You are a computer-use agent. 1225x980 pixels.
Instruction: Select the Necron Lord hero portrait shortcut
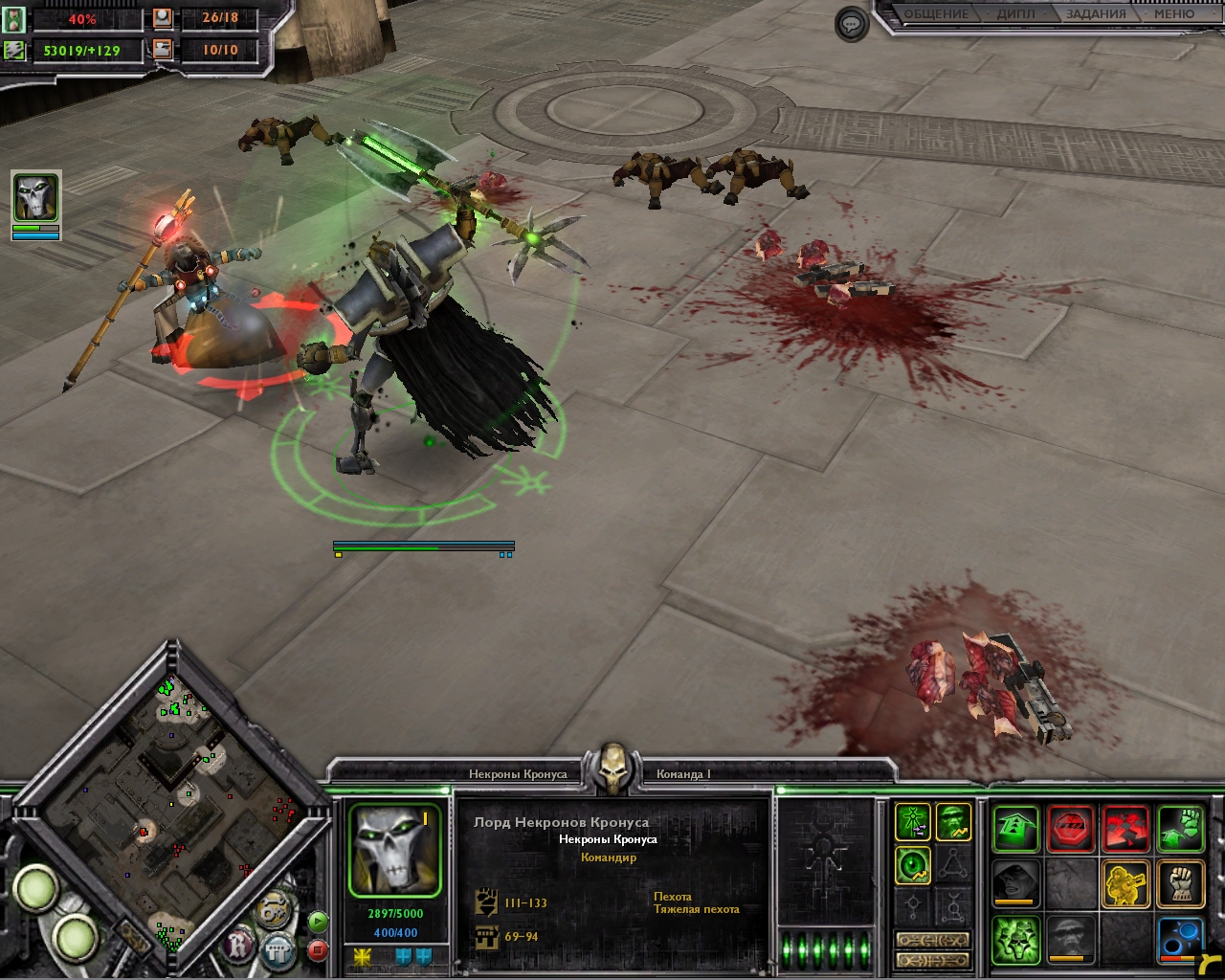[x=35, y=198]
